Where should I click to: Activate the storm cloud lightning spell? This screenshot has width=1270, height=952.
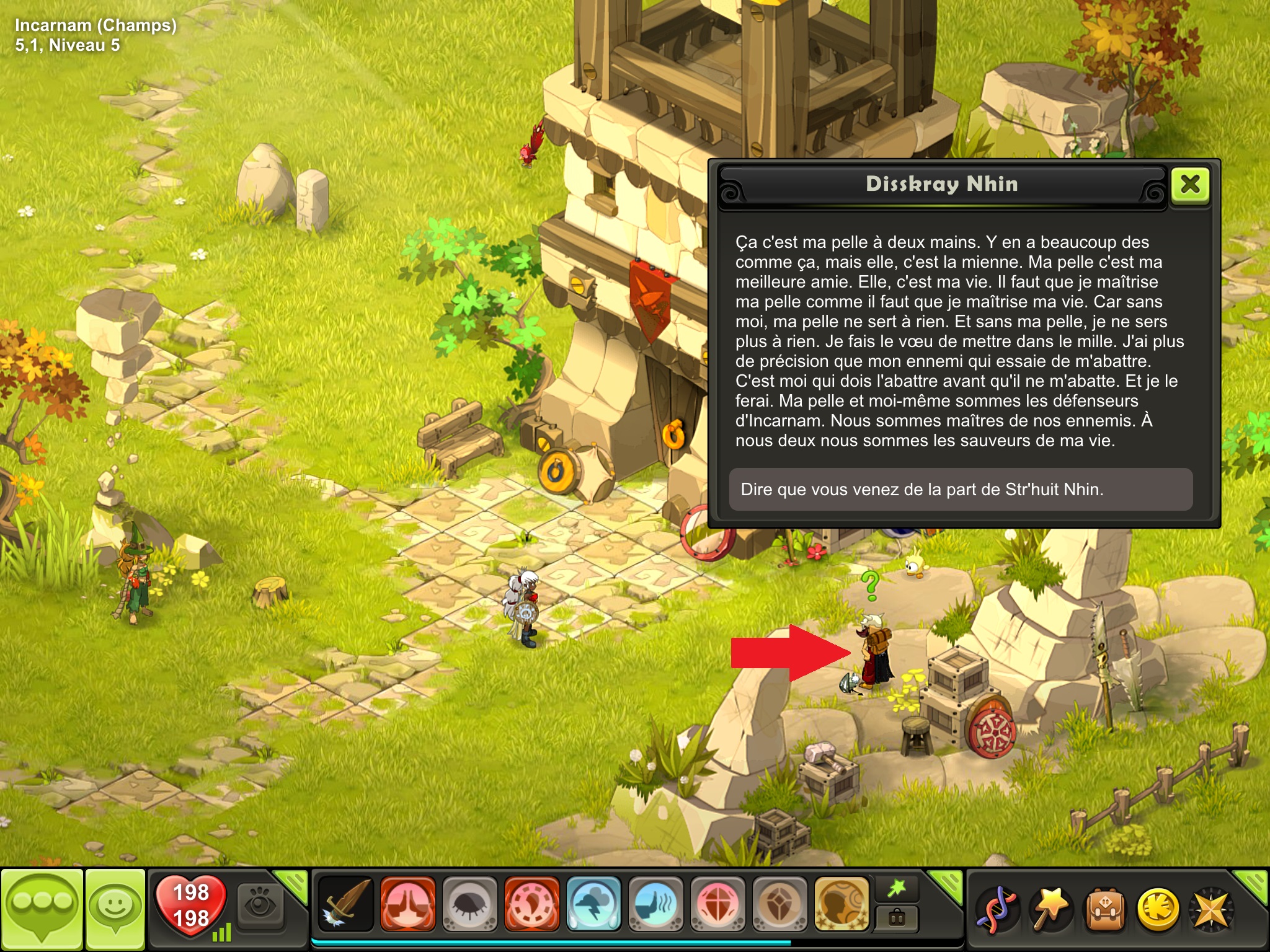point(593,904)
